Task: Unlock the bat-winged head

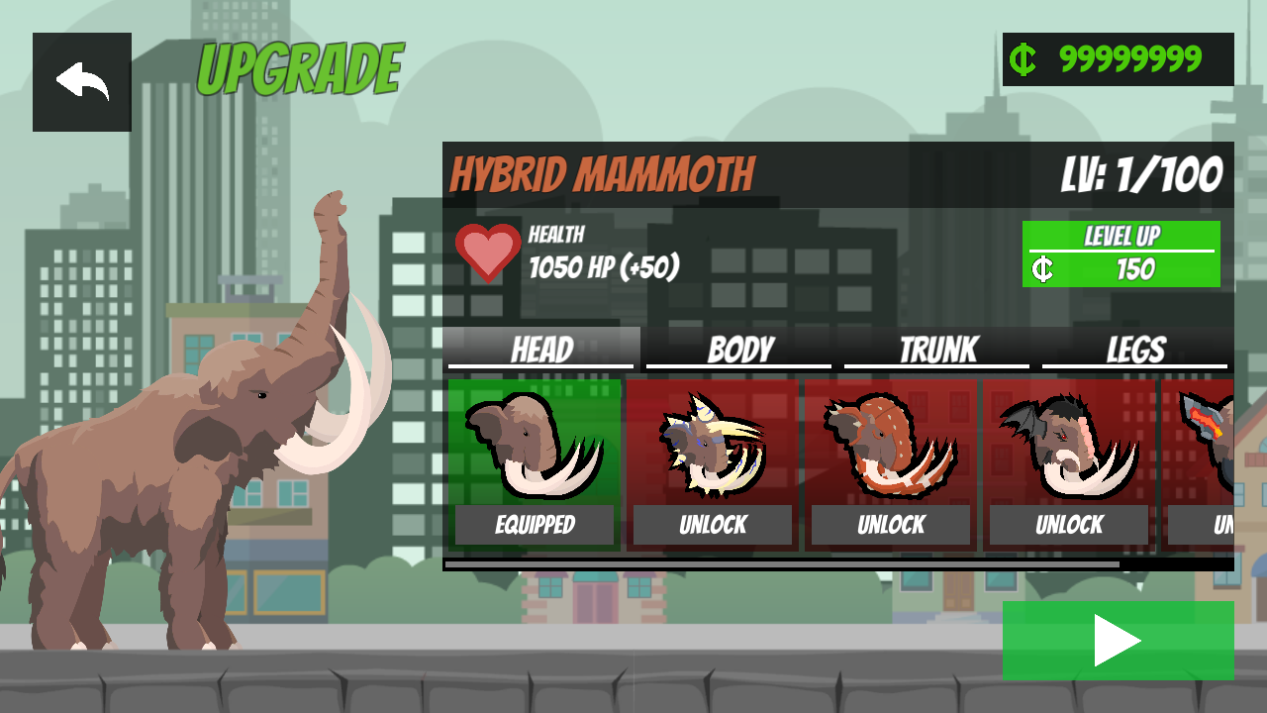Action: [x=1068, y=525]
